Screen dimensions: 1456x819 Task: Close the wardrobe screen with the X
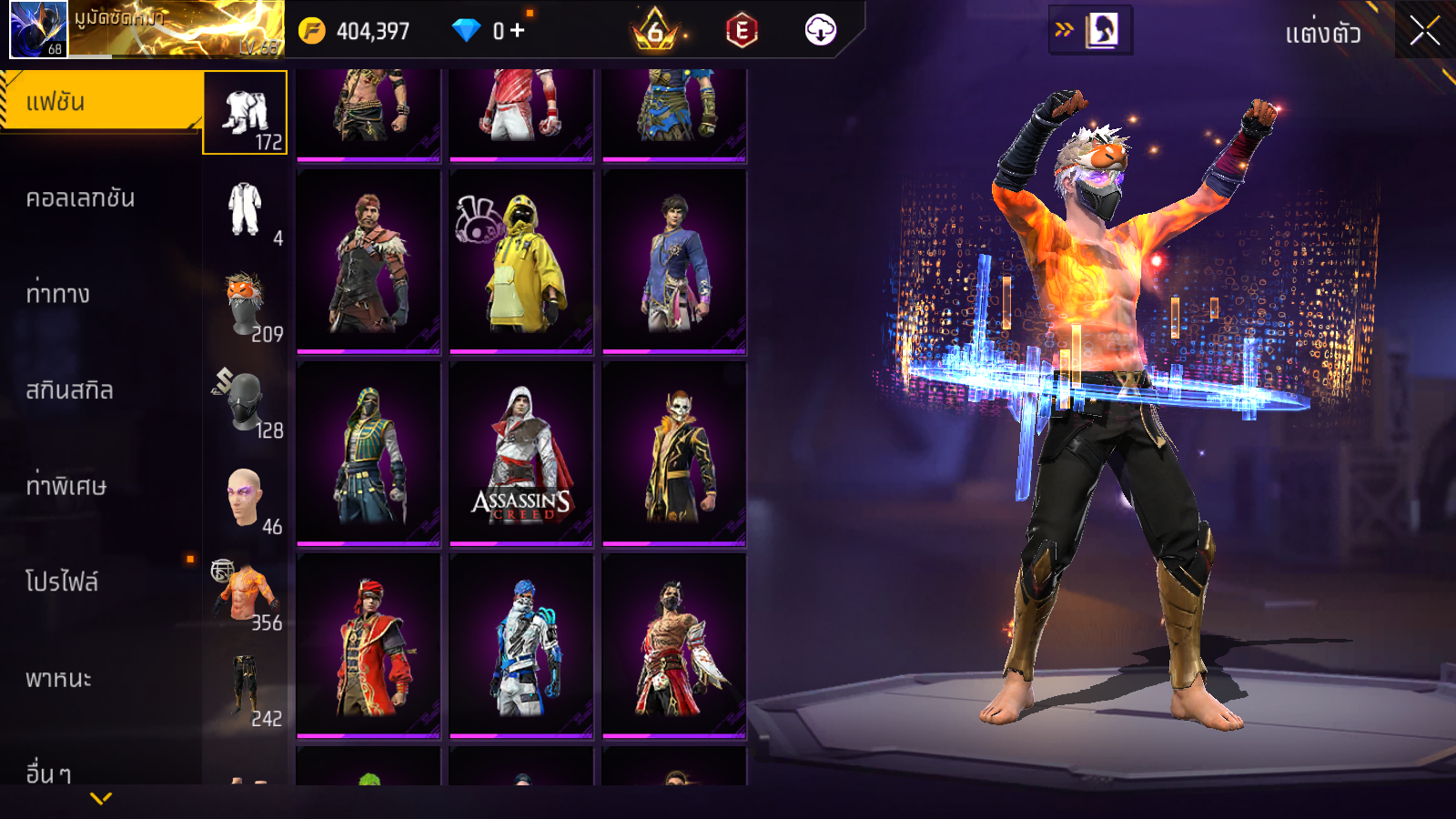pyautogui.click(x=1424, y=31)
